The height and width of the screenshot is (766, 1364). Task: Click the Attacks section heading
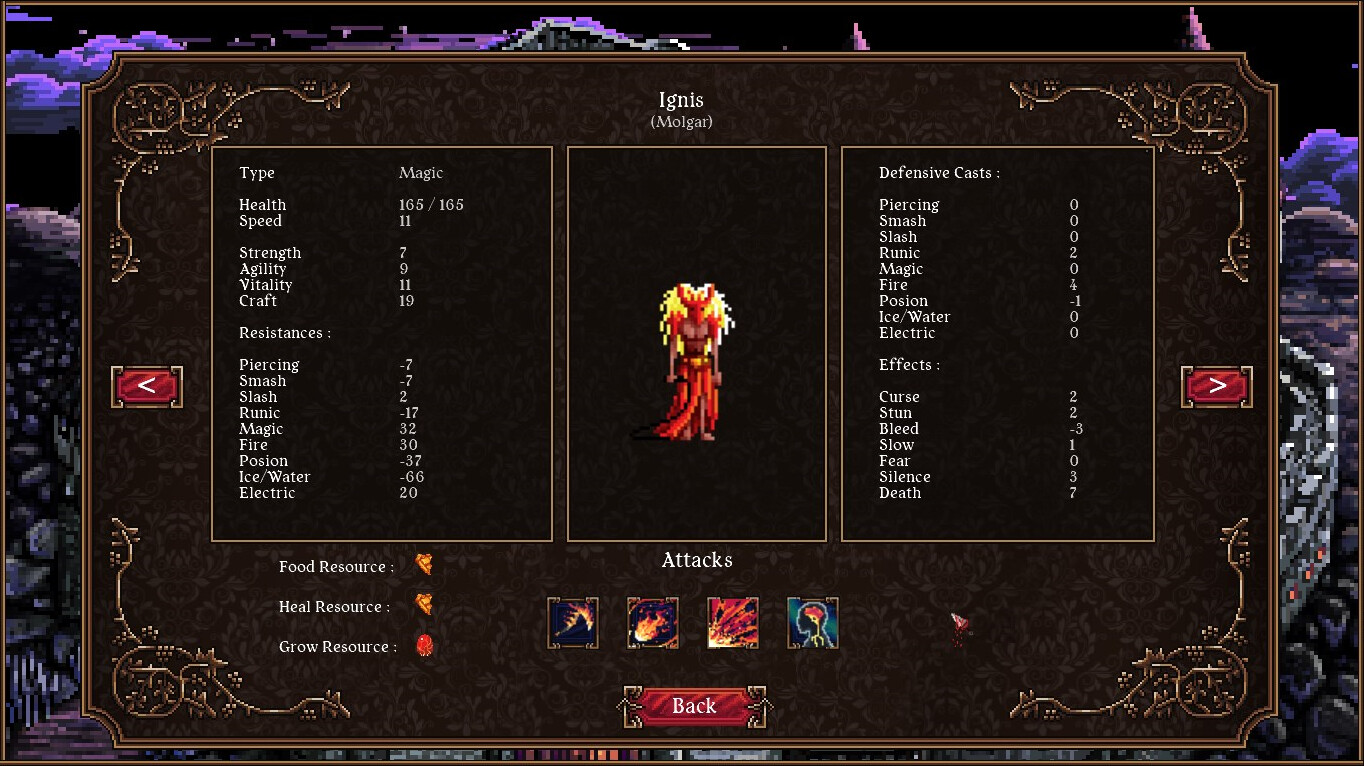tap(696, 560)
